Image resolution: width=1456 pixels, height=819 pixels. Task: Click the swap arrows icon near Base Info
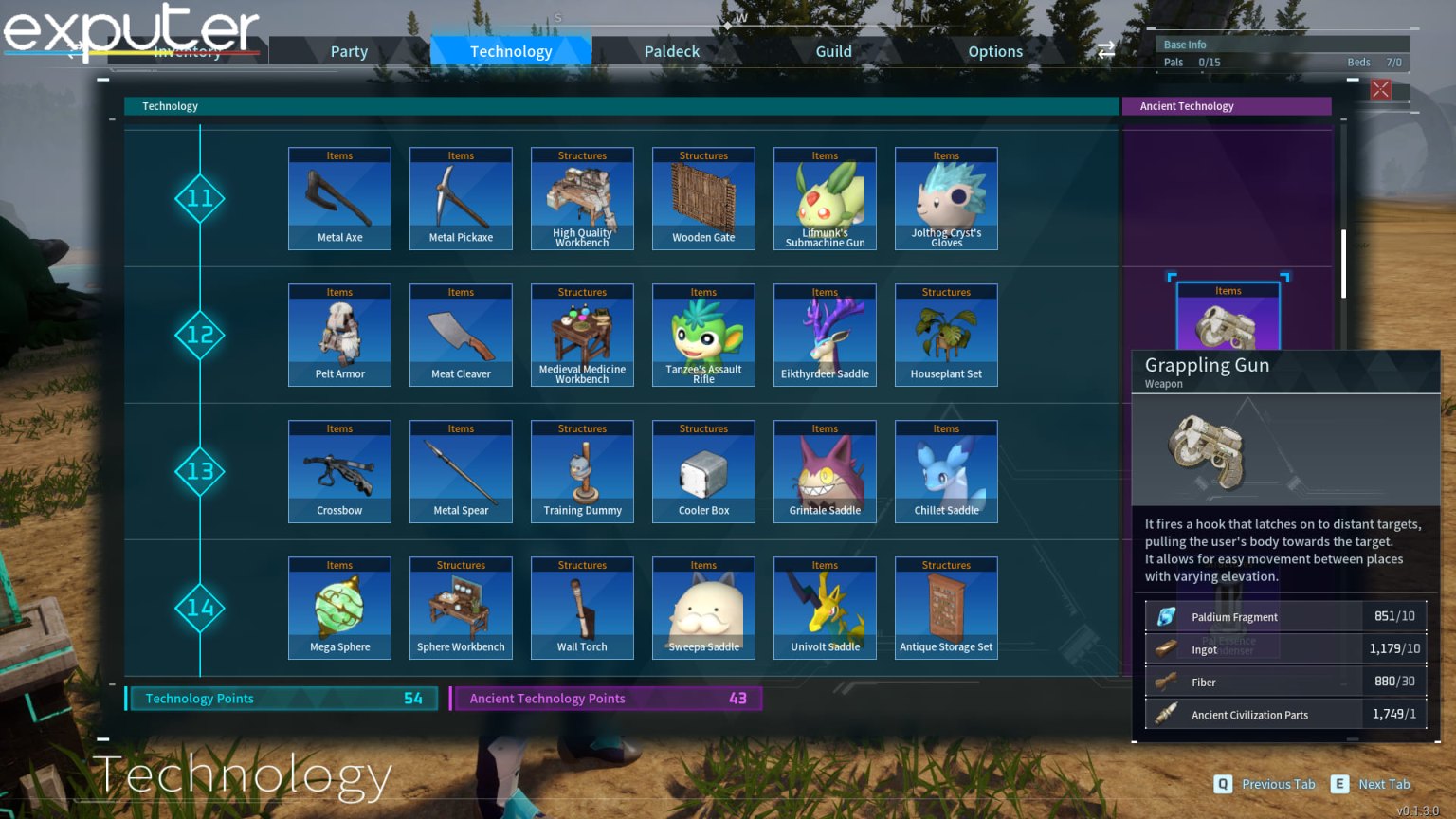pos(1105,51)
